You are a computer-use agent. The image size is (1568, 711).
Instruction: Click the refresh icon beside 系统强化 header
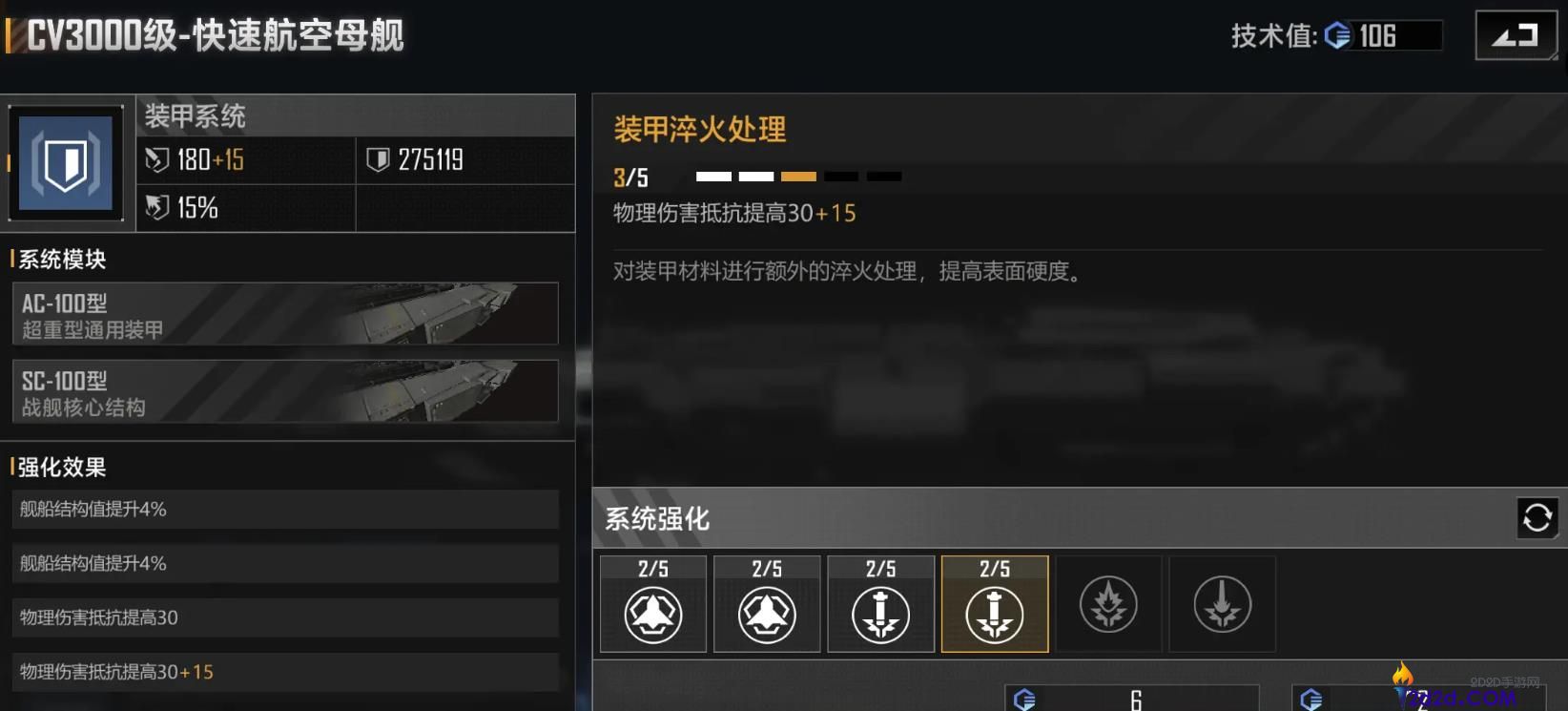pos(1537,518)
